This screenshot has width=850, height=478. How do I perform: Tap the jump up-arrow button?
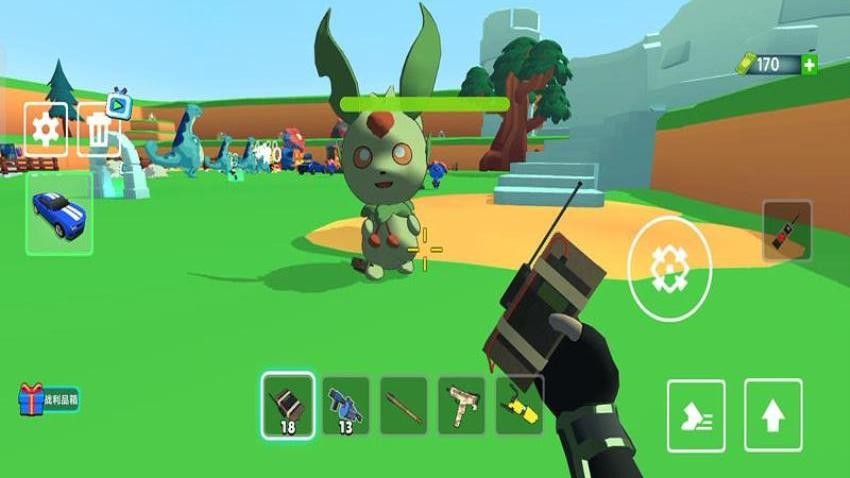[x=772, y=415]
